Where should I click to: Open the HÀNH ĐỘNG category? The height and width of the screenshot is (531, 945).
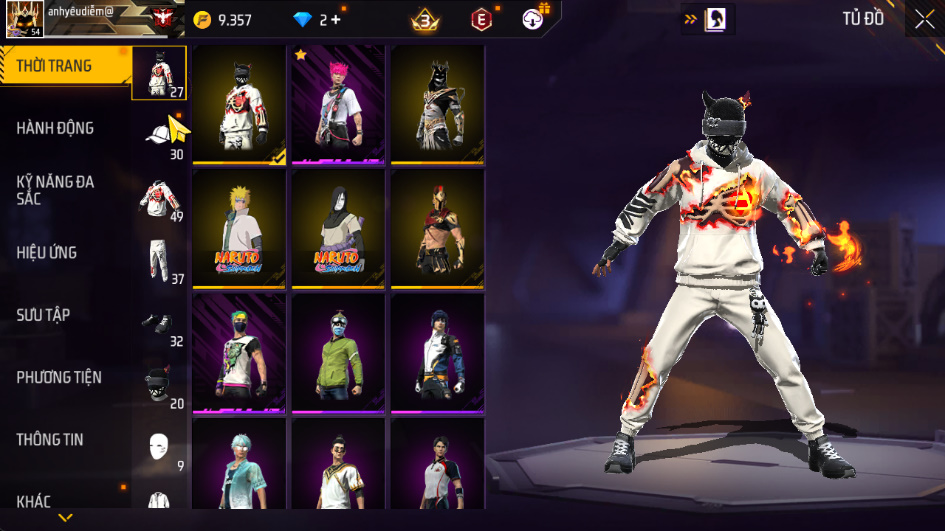(55, 128)
